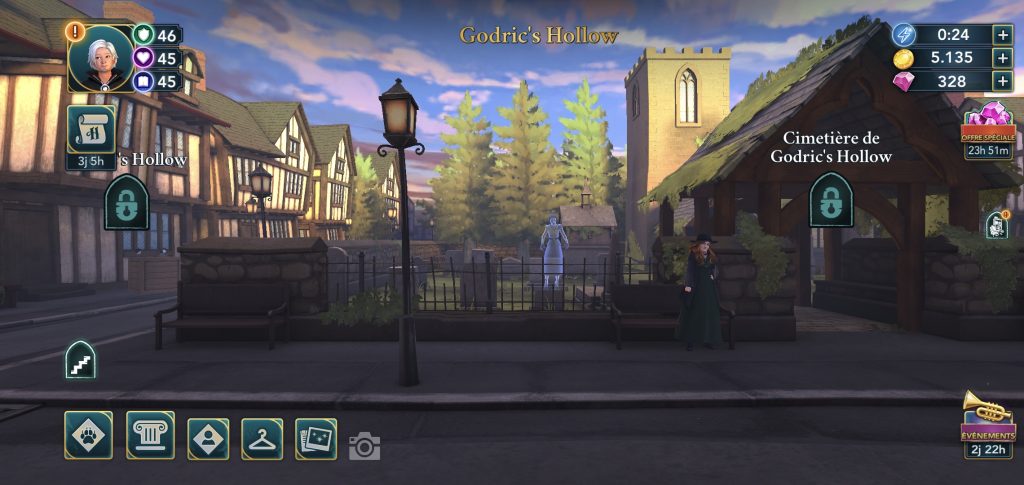
Task: Tap the padlock for Cimetière de Godric's Hollow
Action: point(830,200)
